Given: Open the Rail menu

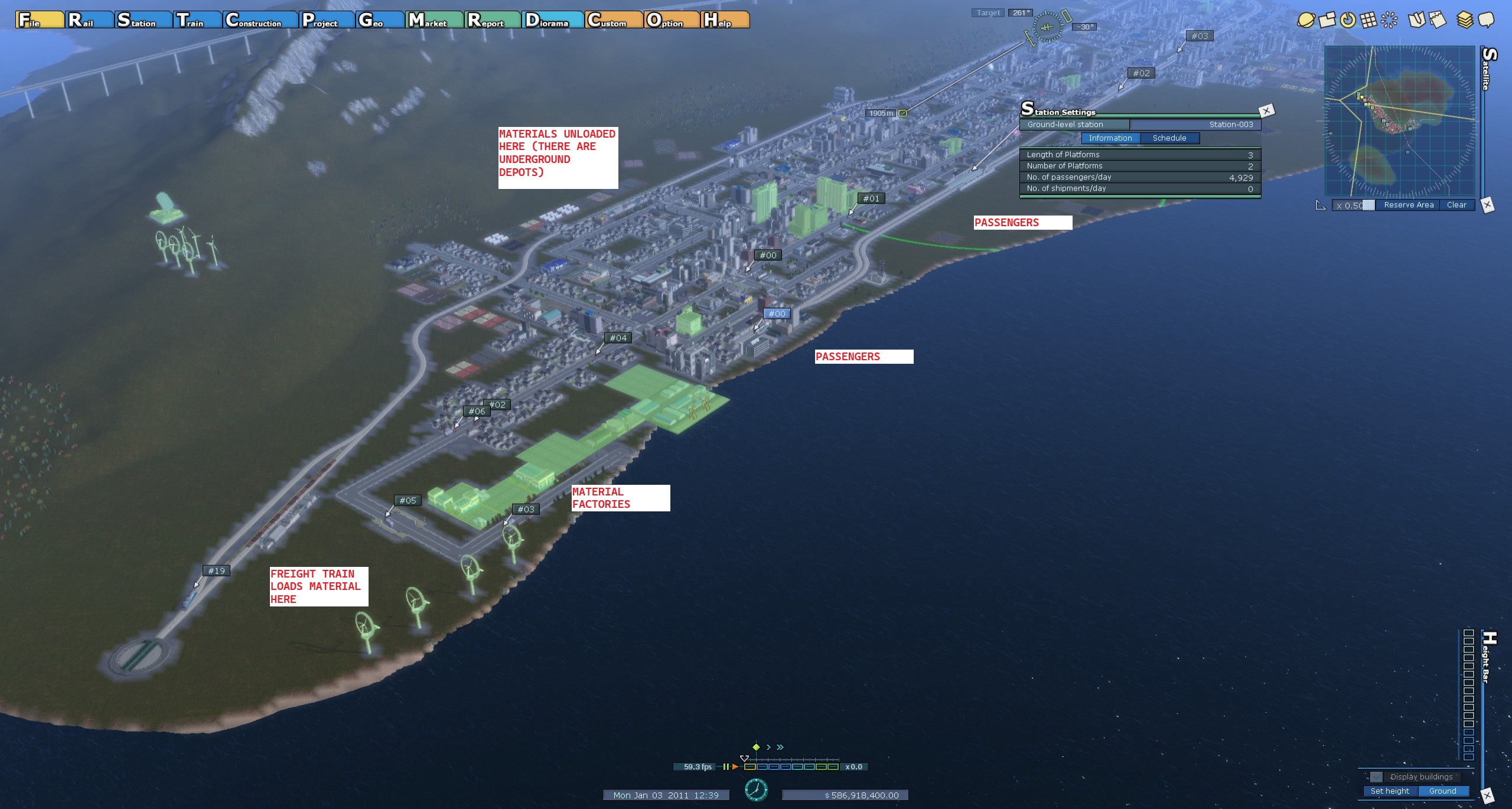Looking at the screenshot, I should [89, 20].
